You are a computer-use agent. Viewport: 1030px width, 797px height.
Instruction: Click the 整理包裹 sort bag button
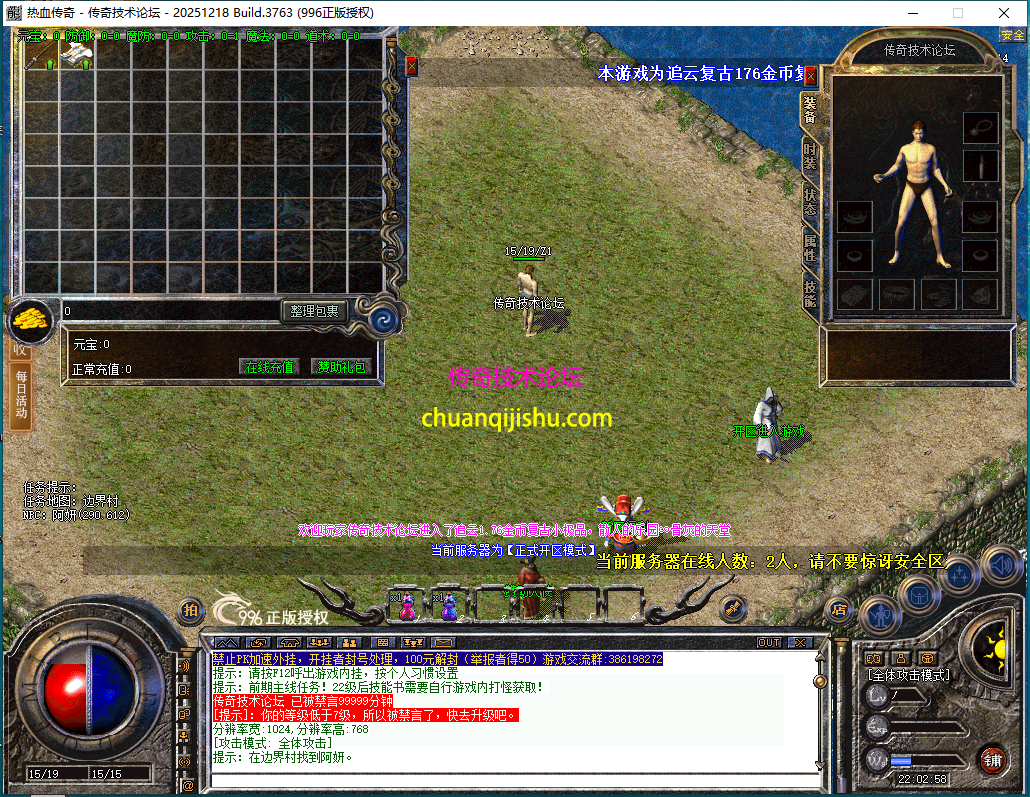click(x=314, y=311)
